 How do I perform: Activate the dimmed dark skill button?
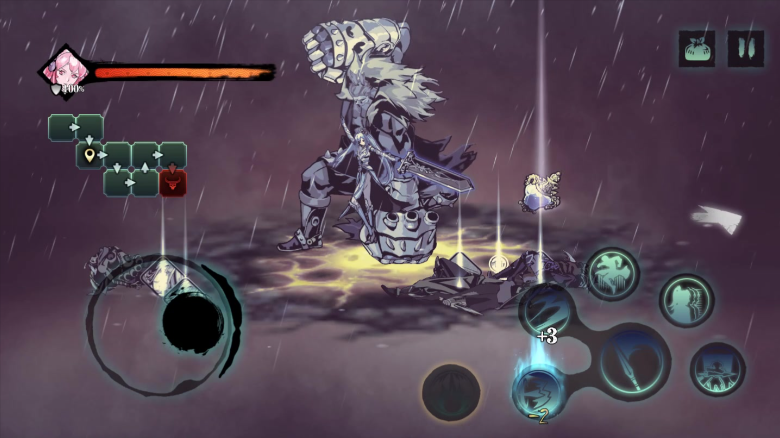click(450, 391)
